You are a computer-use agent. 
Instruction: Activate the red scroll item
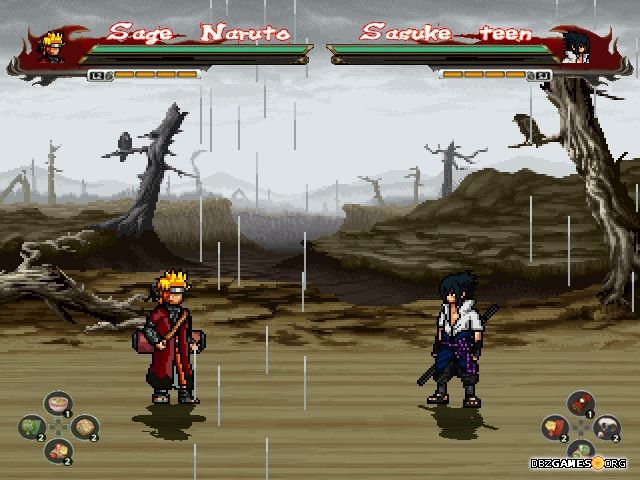click(580, 403)
